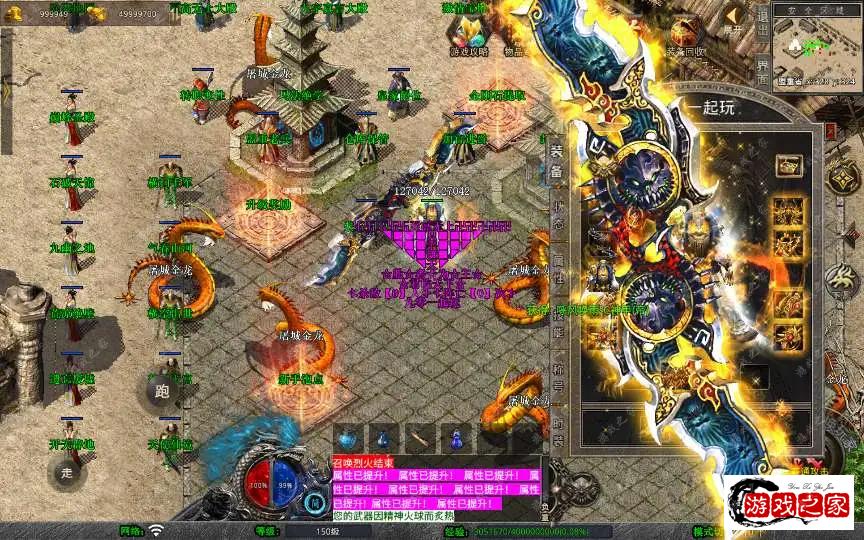Toggle the 跑 run button
Screen dimensions: 864x540
click(163, 392)
